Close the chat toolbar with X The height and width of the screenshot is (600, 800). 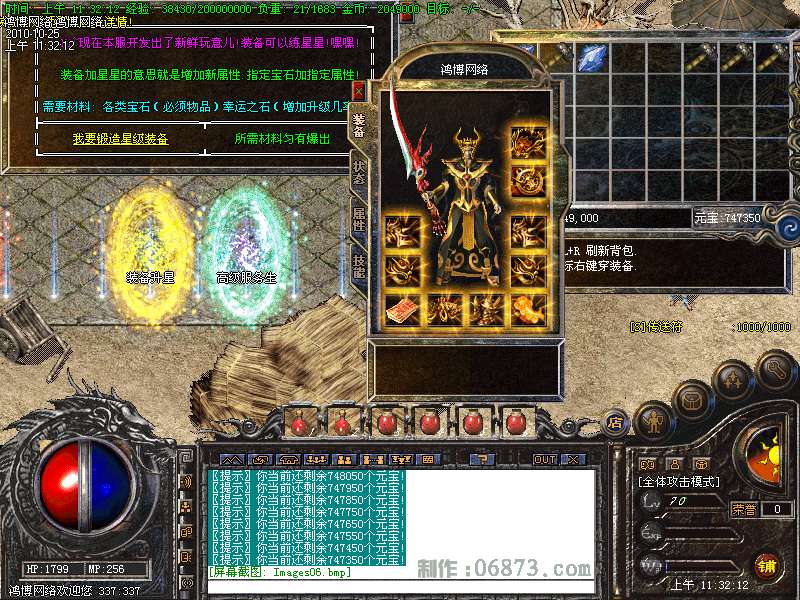tap(572, 459)
